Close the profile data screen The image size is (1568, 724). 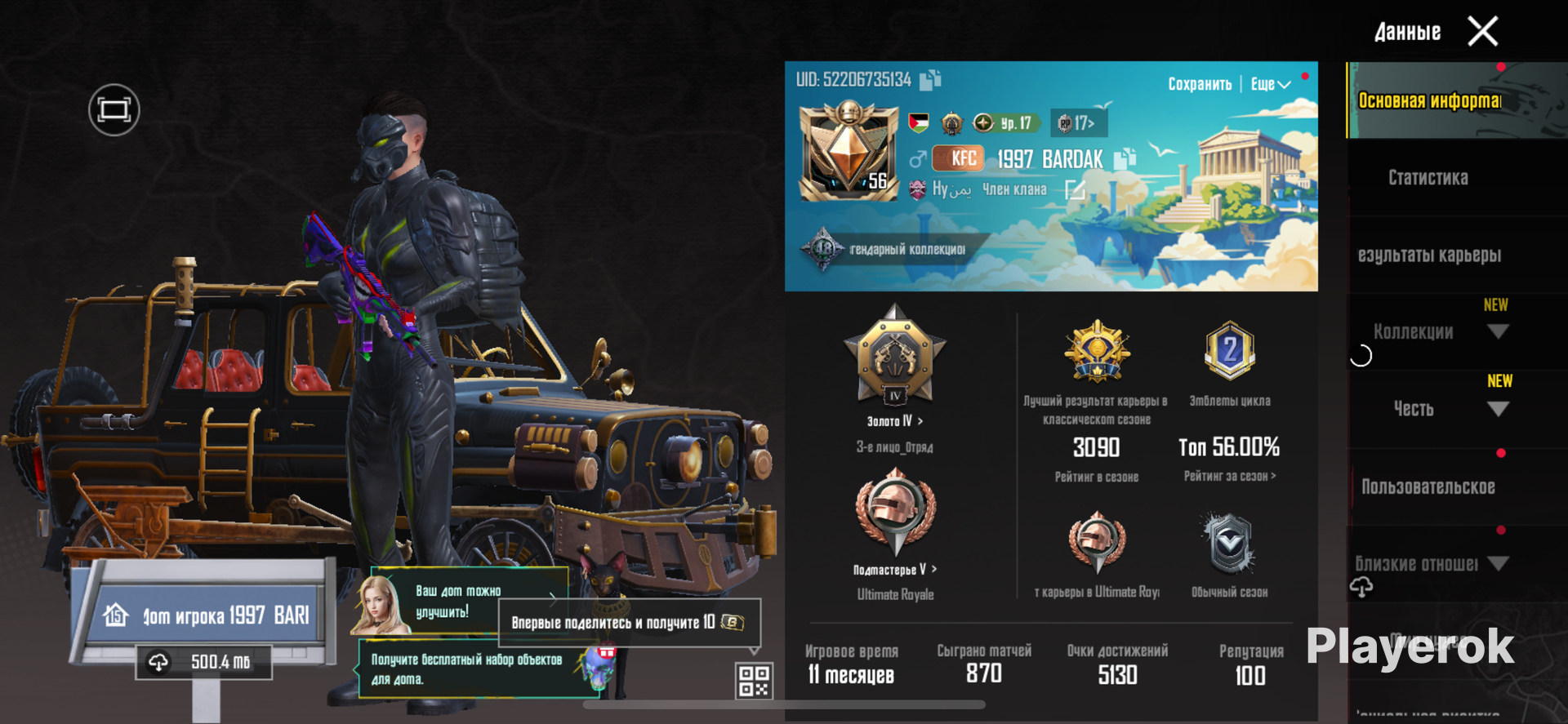(1482, 32)
